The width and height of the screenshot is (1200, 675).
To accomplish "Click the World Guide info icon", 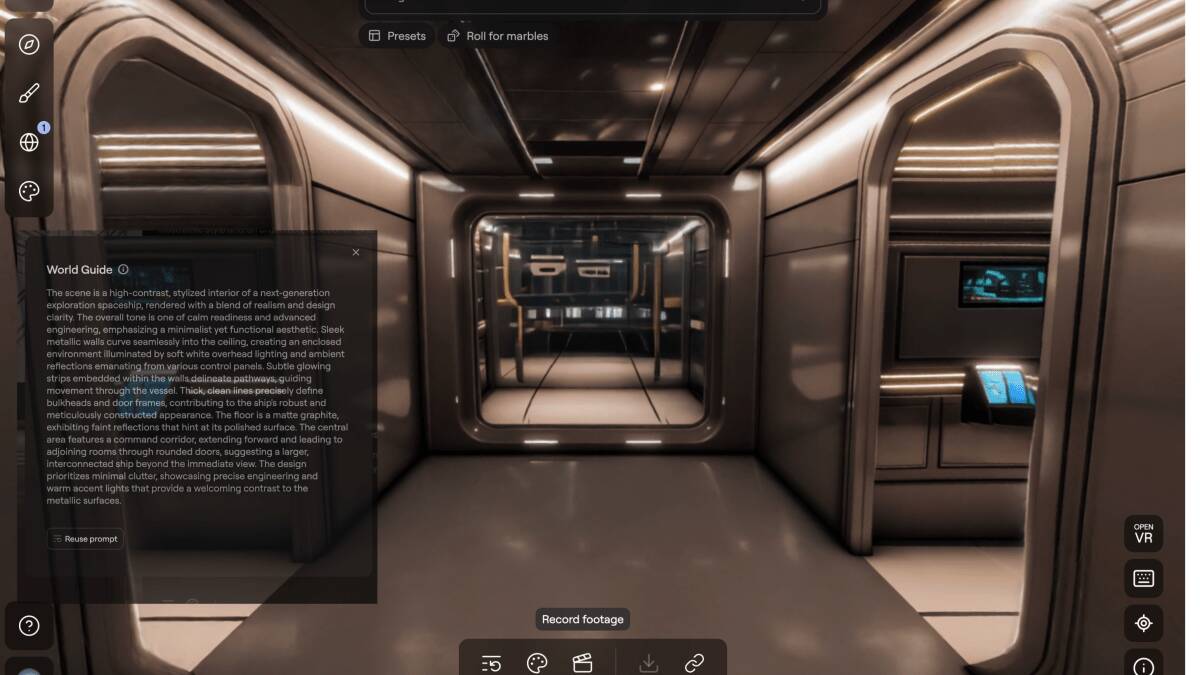I will point(123,270).
